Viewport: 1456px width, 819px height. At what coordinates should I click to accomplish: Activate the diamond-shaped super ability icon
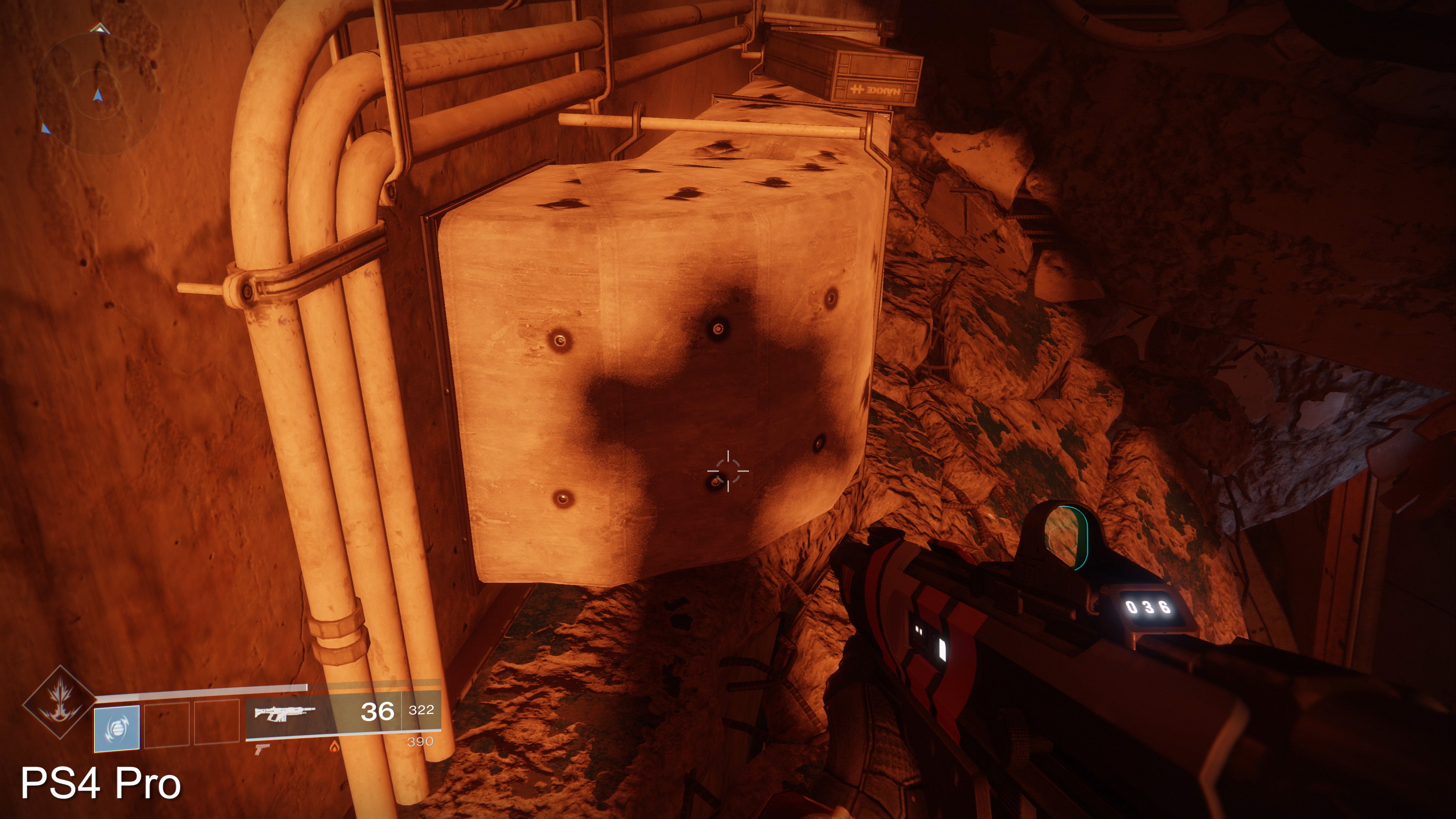pyautogui.click(x=60, y=703)
